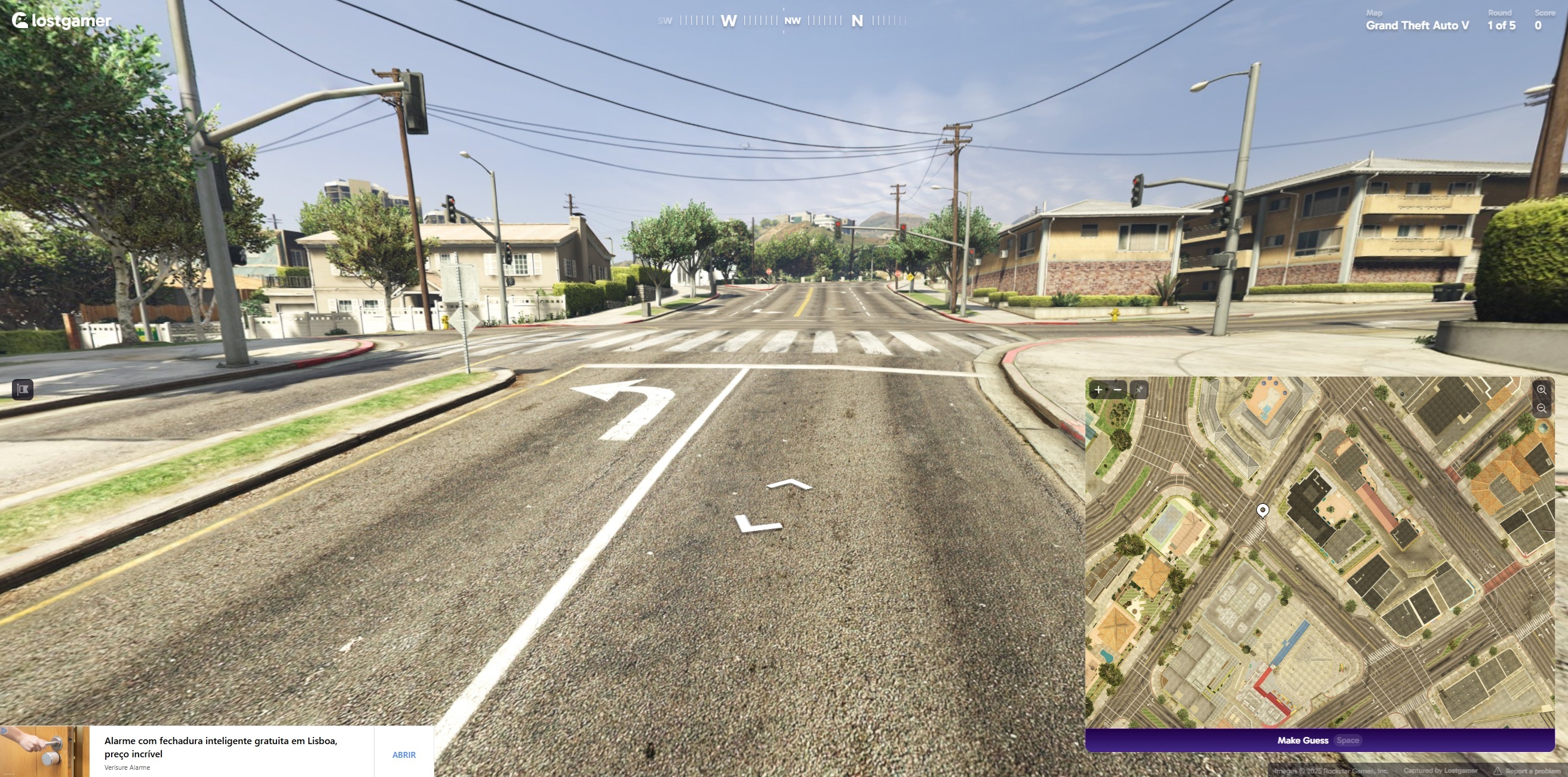Rotate view using the compass bar

783,20
